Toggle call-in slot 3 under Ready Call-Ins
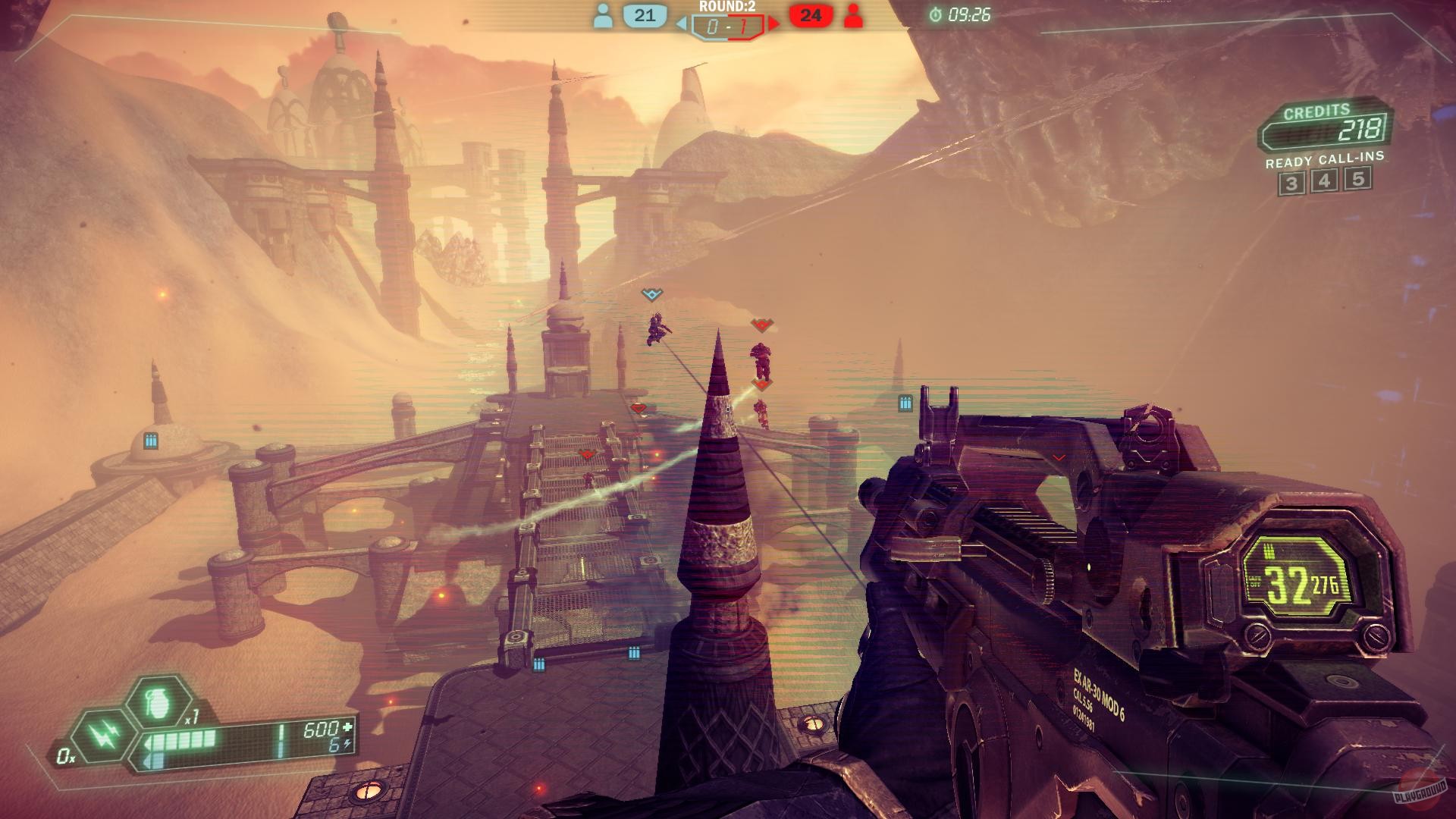 click(x=1294, y=182)
